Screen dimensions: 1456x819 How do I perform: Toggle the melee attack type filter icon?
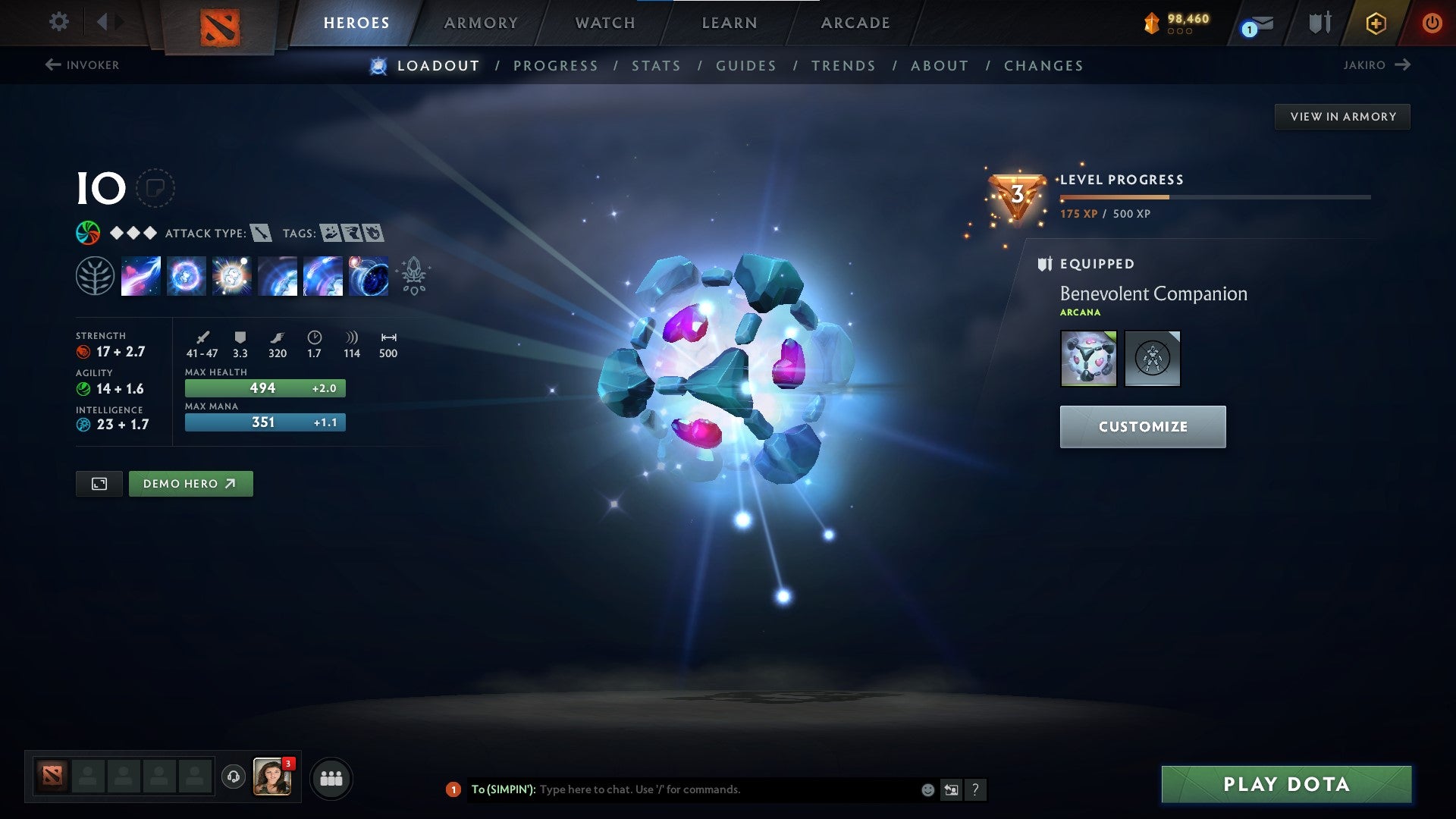click(x=261, y=234)
